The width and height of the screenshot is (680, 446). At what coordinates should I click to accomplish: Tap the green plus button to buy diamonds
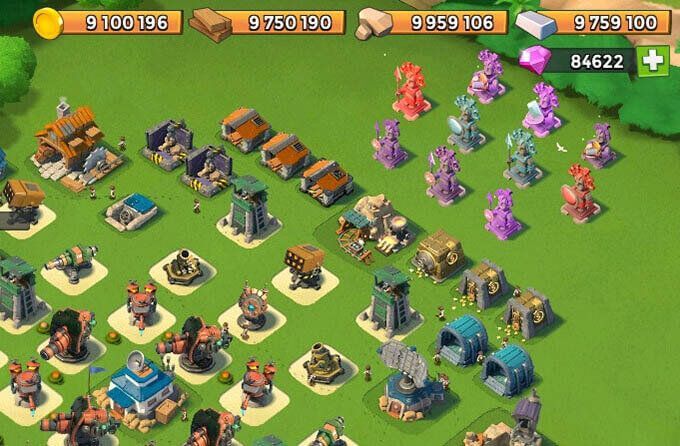click(653, 61)
